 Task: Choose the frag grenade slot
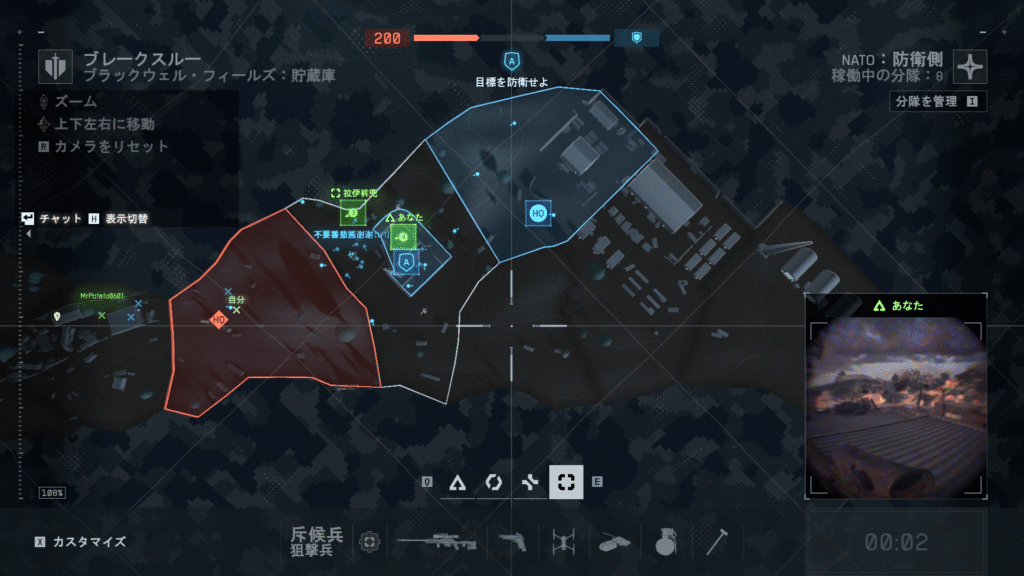point(663,541)
